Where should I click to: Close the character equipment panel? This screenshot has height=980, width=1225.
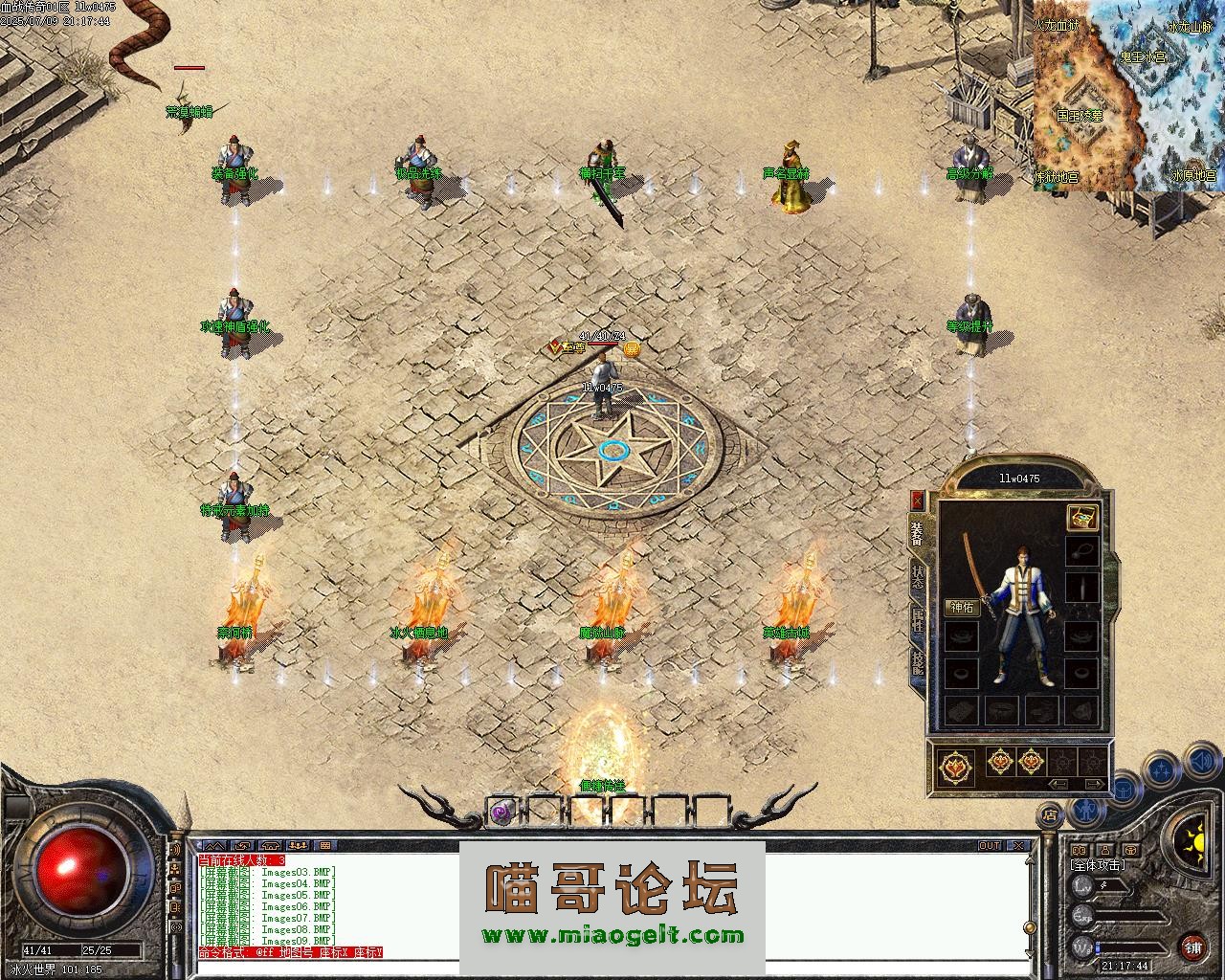pos(917,500)
